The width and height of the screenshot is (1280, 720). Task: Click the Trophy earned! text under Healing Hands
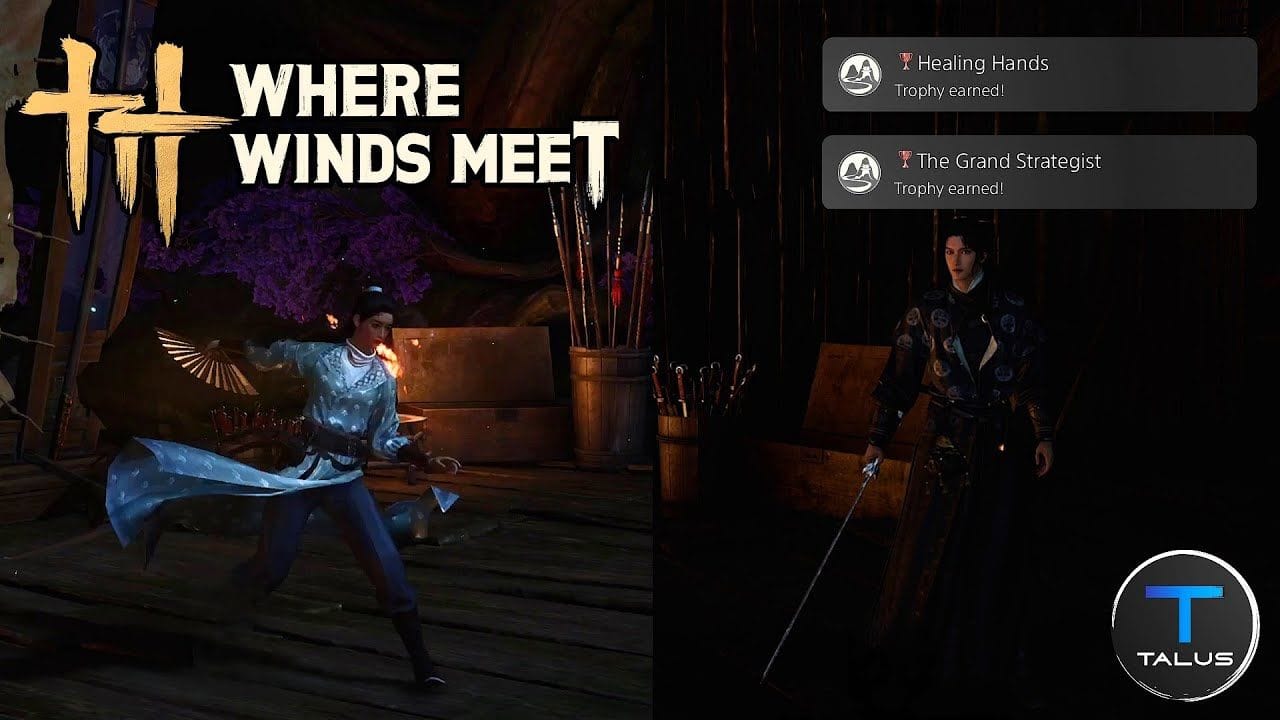tap(953, 92)
